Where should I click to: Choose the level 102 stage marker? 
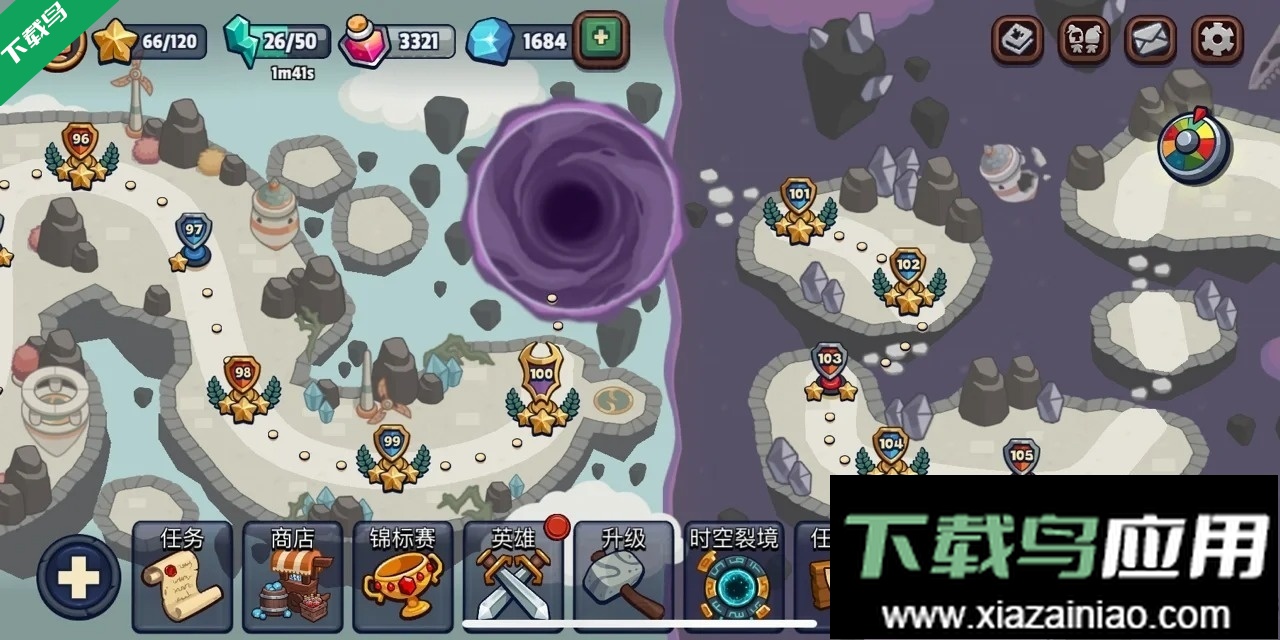point(908,279)
